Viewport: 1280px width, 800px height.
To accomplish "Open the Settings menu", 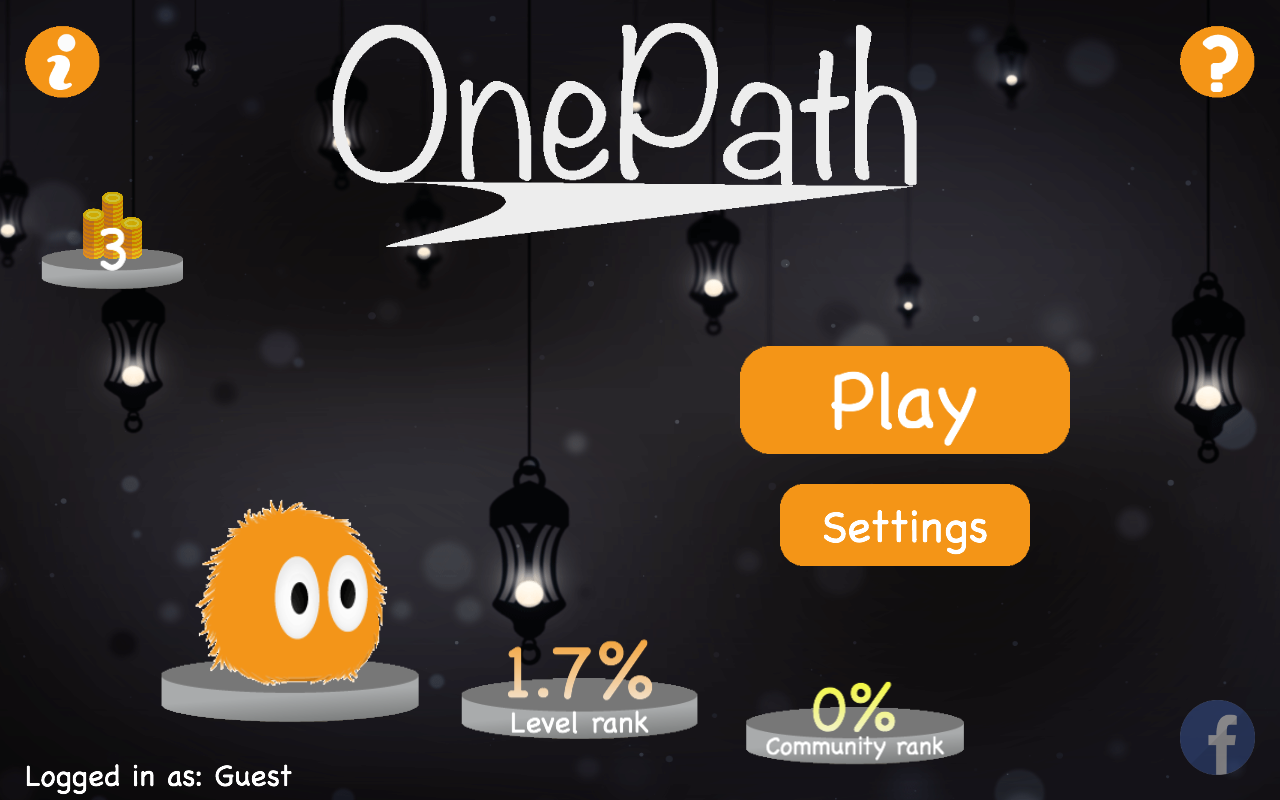I will [x=903, y=524].
